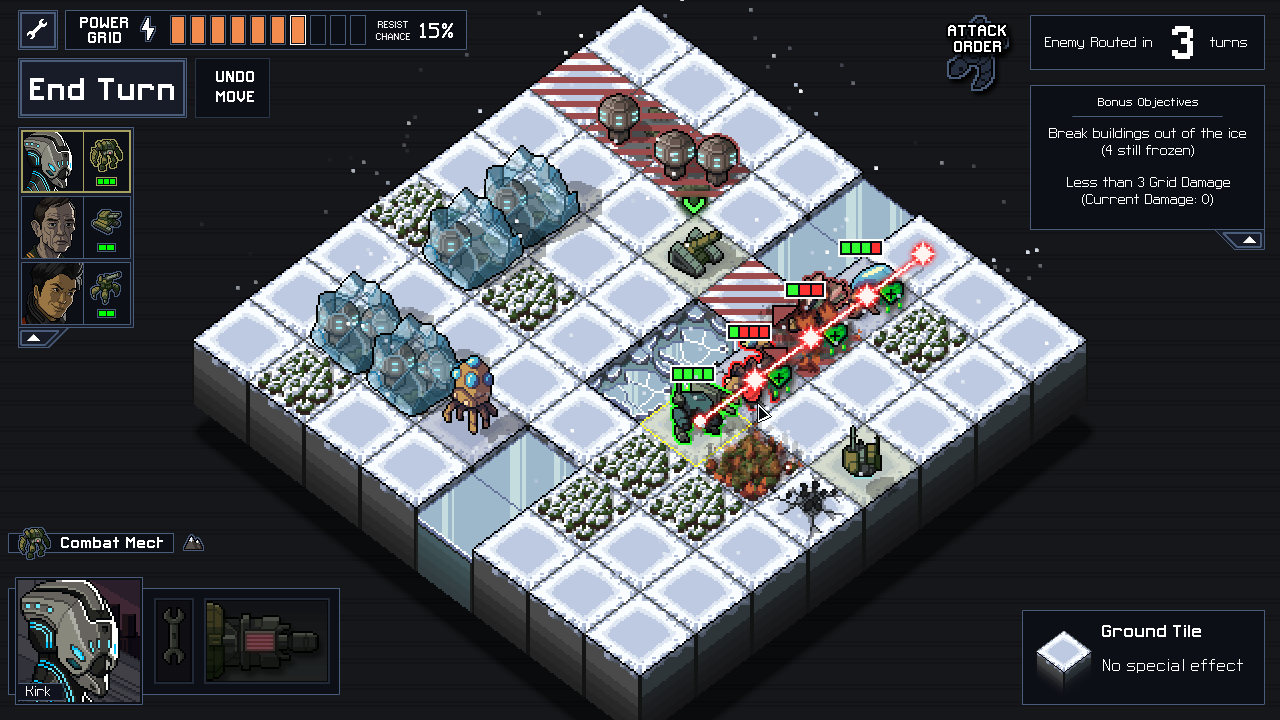Screen dimensions: 1280x720
Task: Click the mountain terrain icon beside Combat Mech label
Action: 193,543
